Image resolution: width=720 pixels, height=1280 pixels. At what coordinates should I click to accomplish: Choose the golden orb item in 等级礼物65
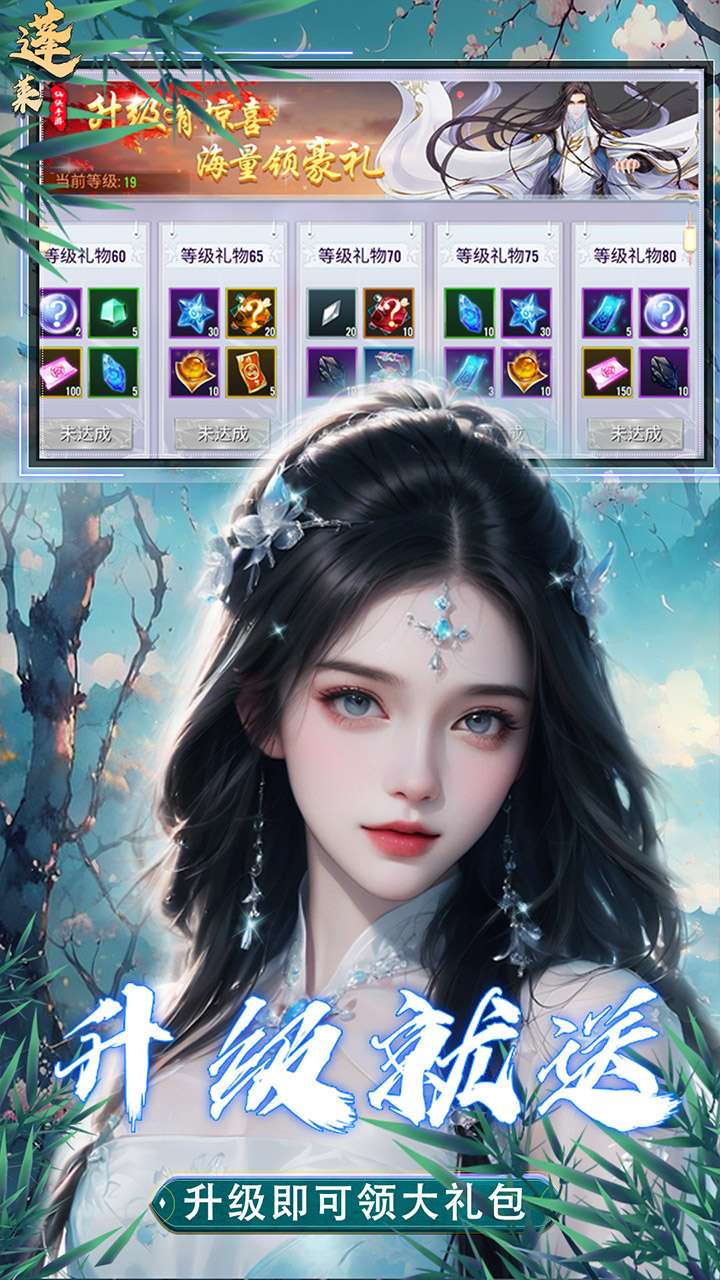coord(193,371)
